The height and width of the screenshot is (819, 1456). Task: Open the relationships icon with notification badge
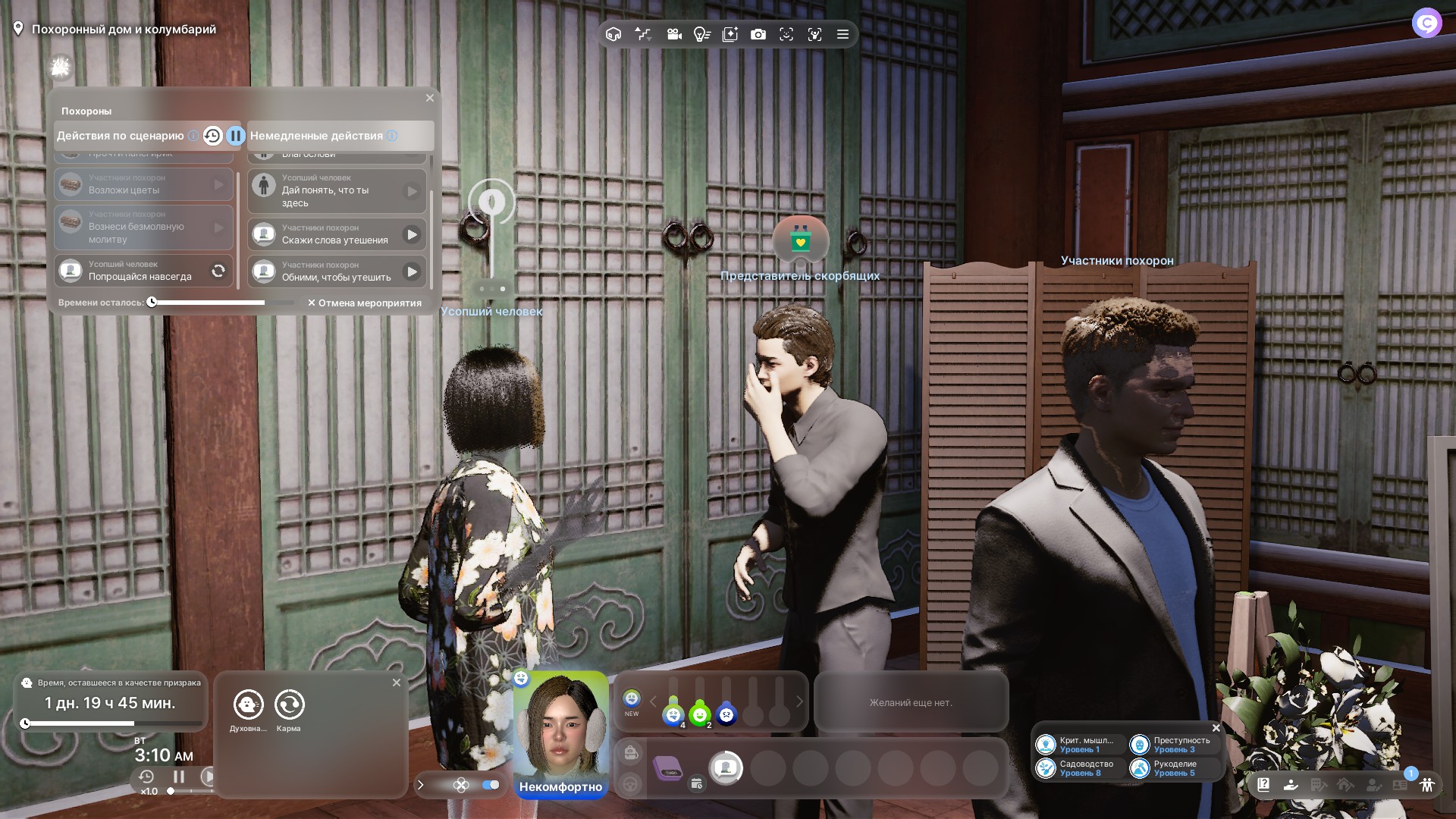point(1426,785)
